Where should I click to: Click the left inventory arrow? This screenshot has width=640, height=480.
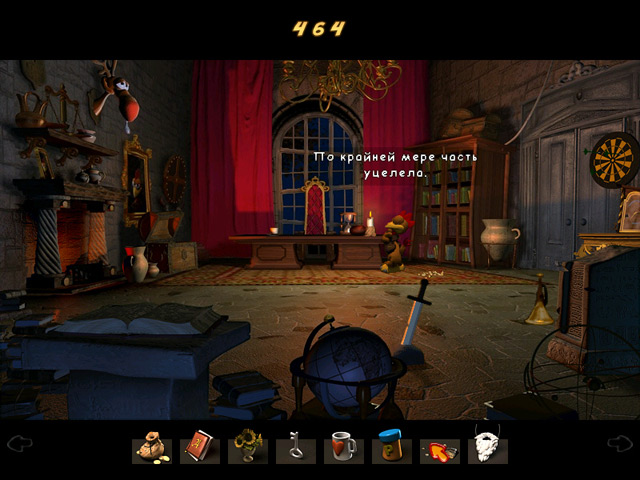point(20,443)
